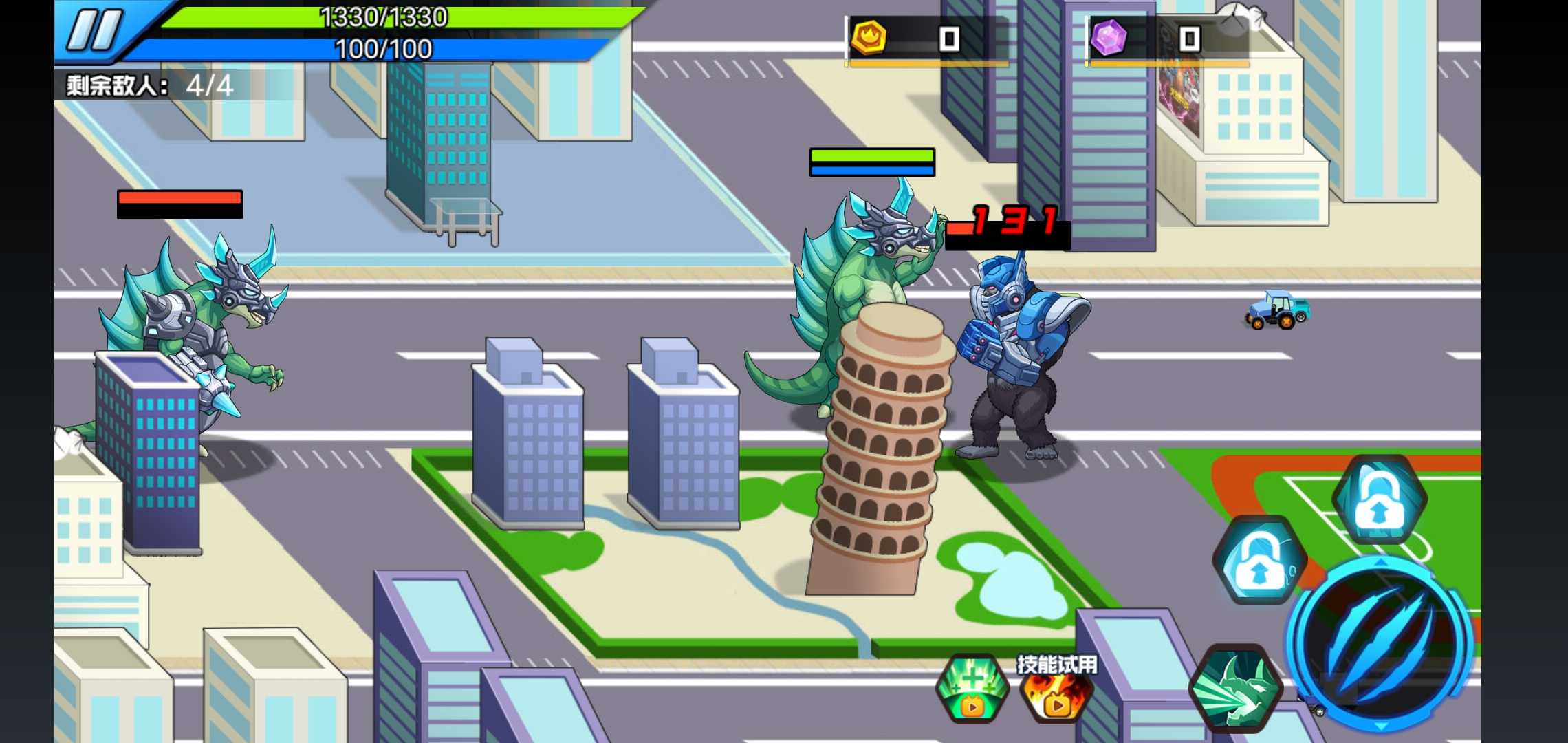Try the fire skill labeled 技能试用
Image resolution: width=1568 pixels, height=743 pixels.
coord(1055,691)
